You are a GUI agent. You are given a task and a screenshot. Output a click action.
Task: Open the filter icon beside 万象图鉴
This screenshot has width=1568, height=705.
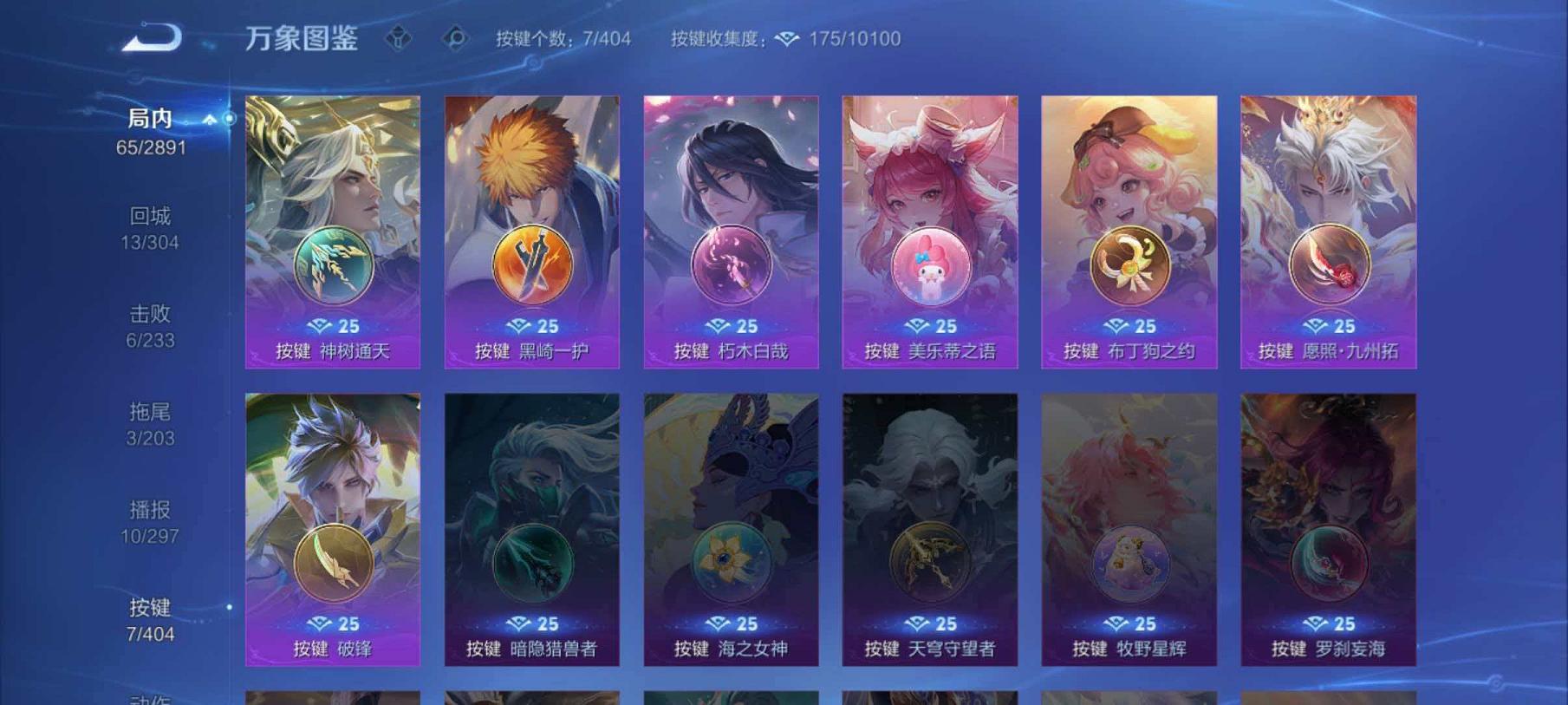click(x=400, y=38)
